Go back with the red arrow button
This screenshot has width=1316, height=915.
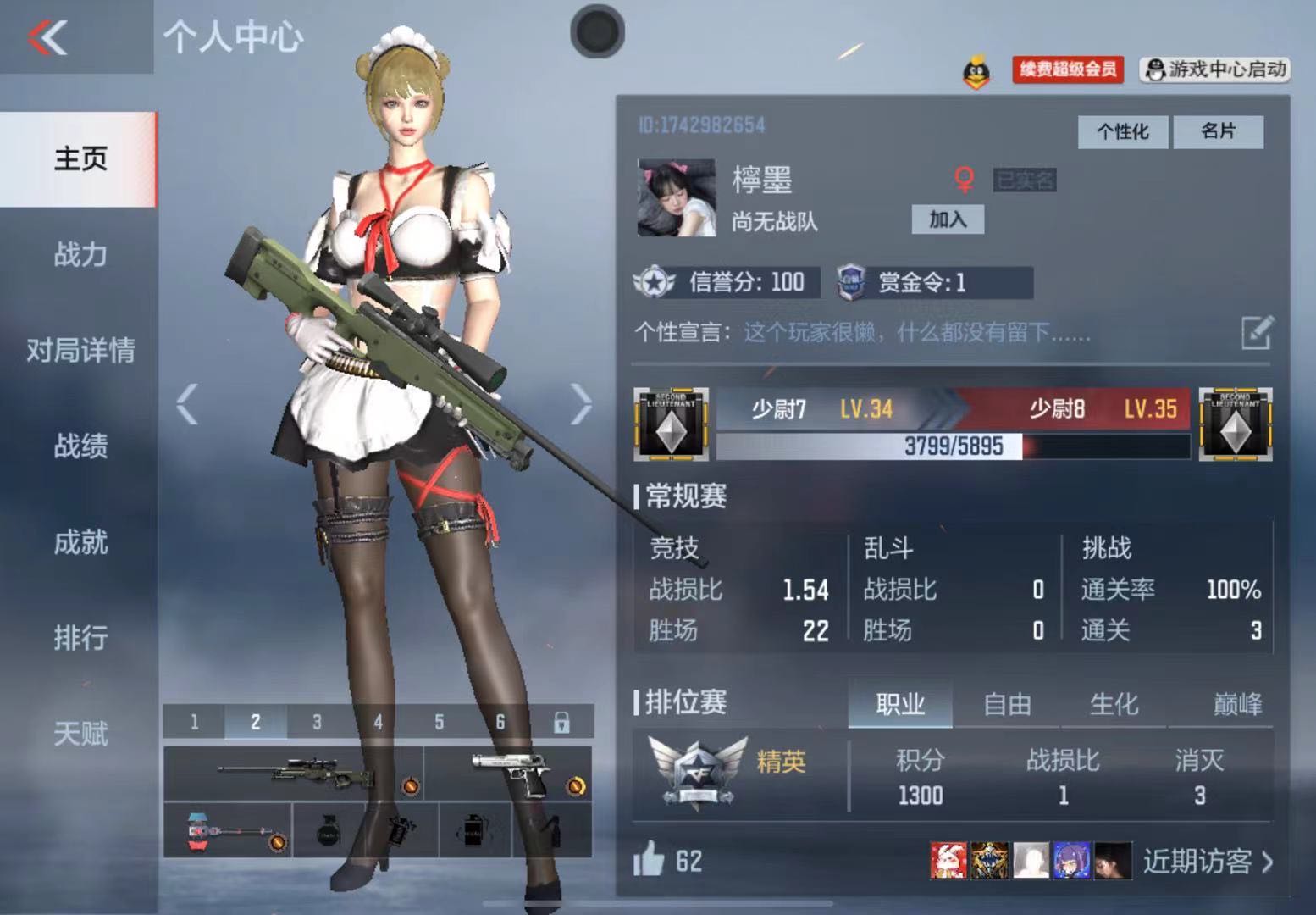pos(48,37)
